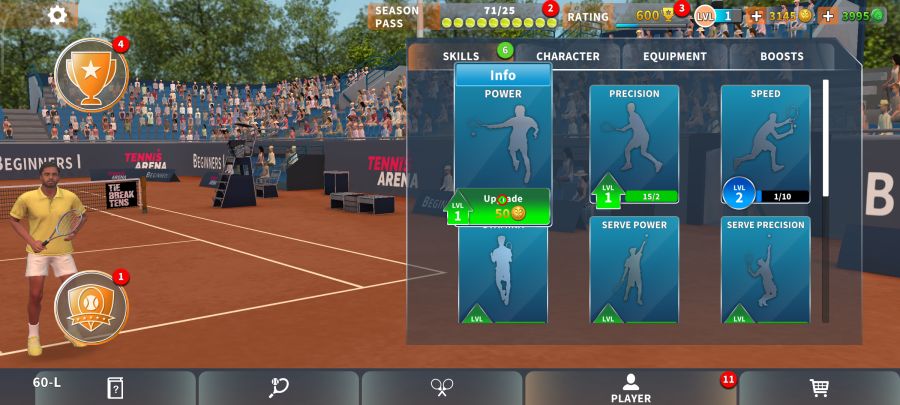Open the settings gear icon
The height and width of the screenshot is (405, 900).
57,15
